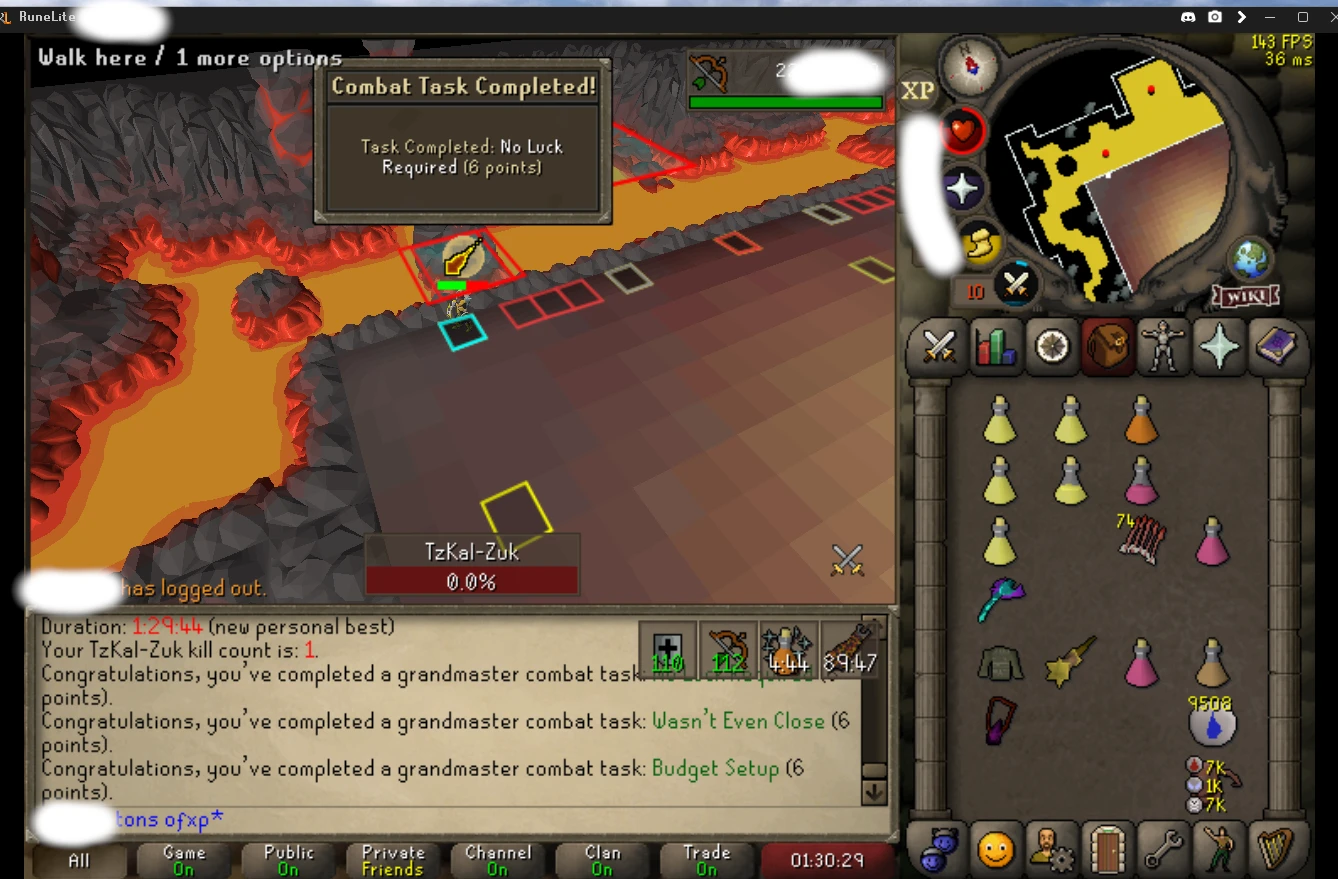
Task: Open the Prayer tab star icon
Action: click(x=1219, y=347)
